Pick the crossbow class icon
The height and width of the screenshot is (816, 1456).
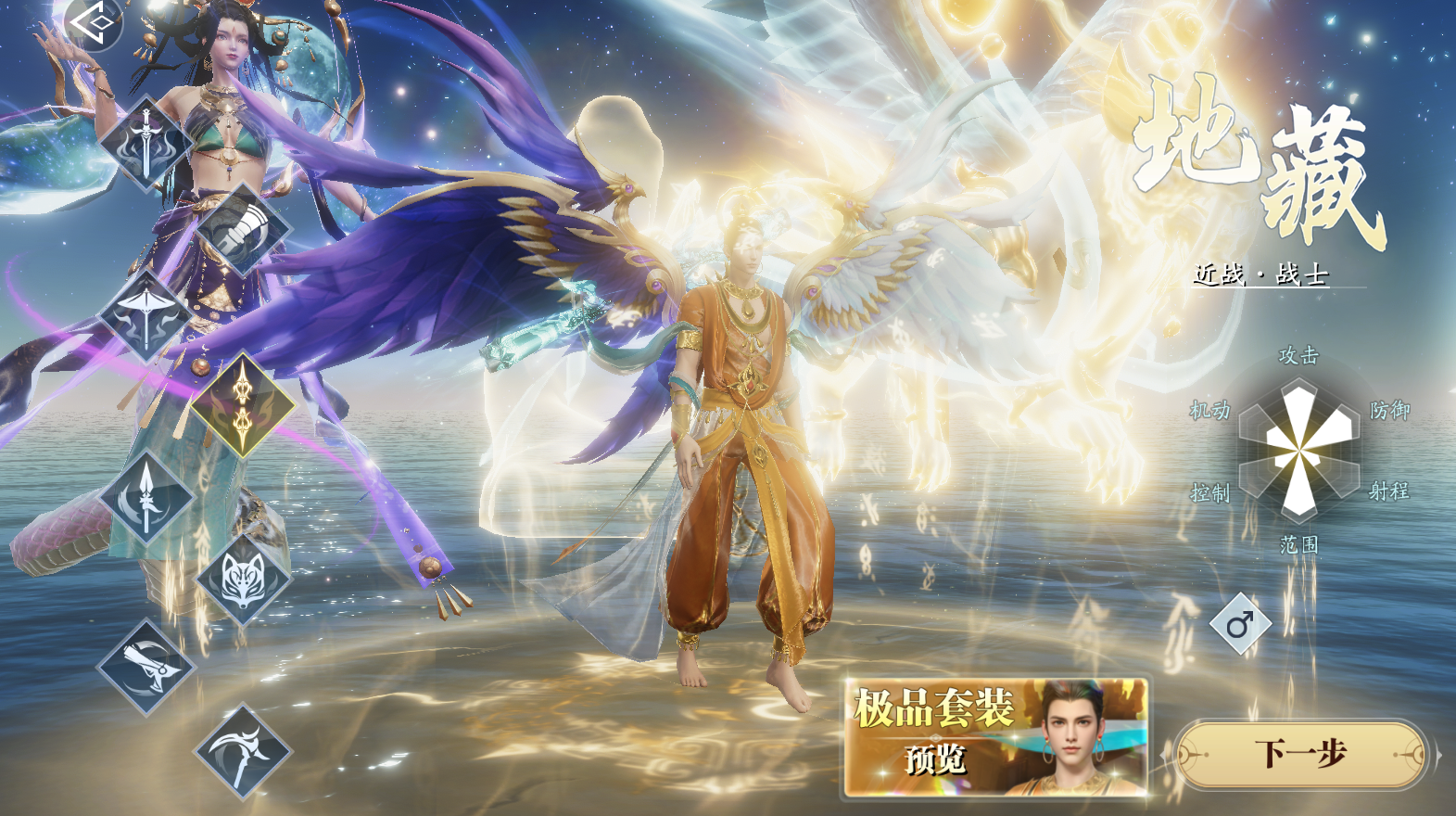click(x=146, y=316)
